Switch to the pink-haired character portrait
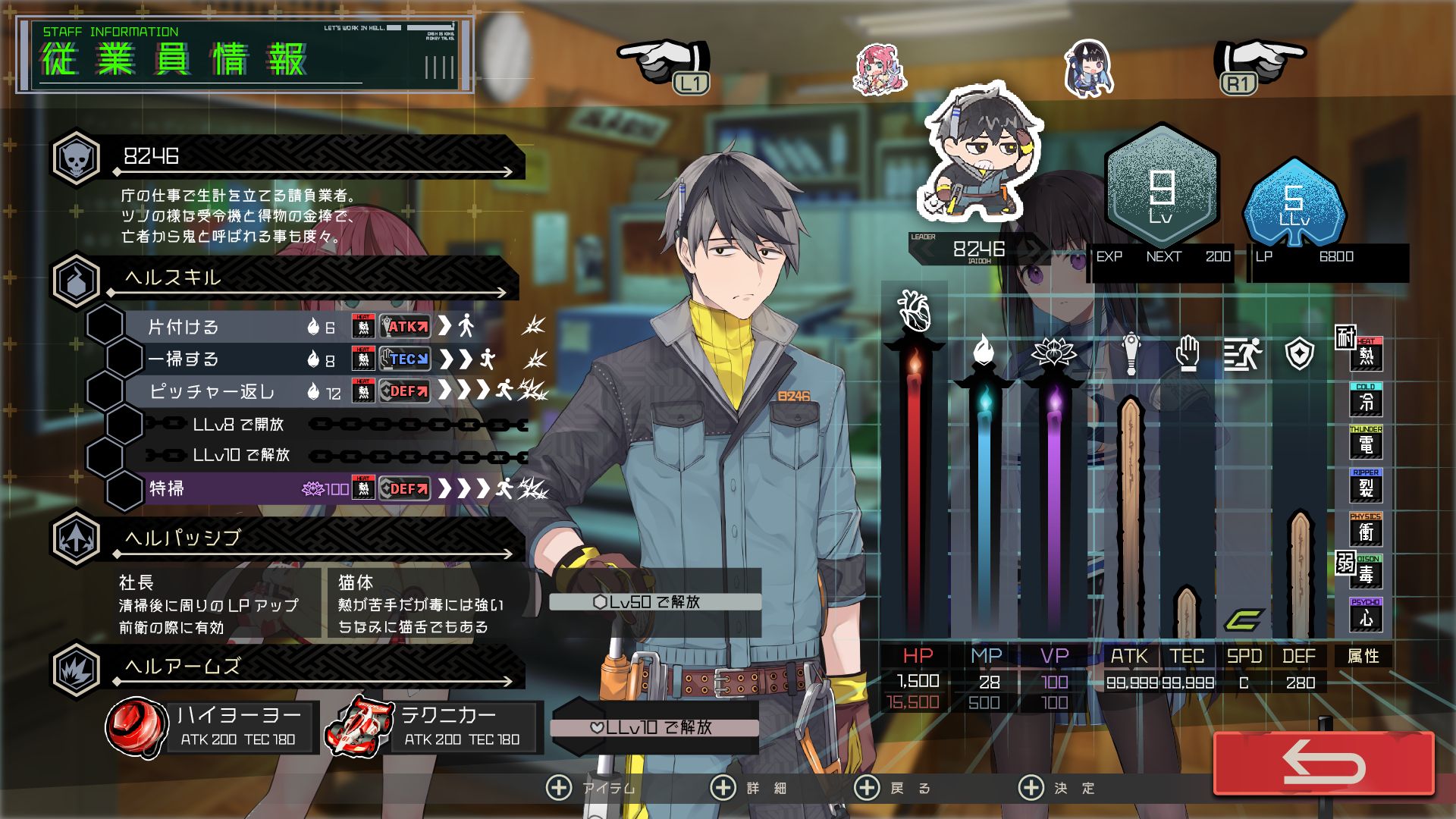1456x819 pixels. point(880,69)
